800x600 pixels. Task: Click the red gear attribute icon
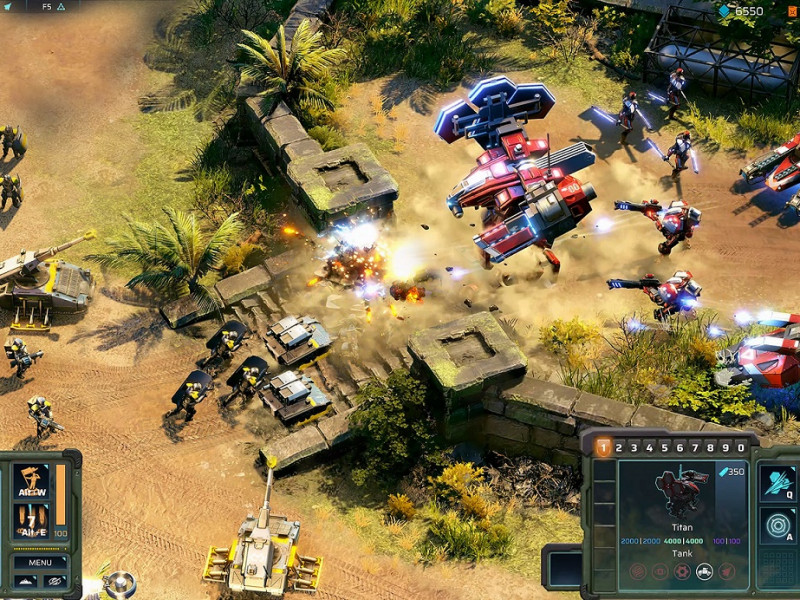coord(682,571)
